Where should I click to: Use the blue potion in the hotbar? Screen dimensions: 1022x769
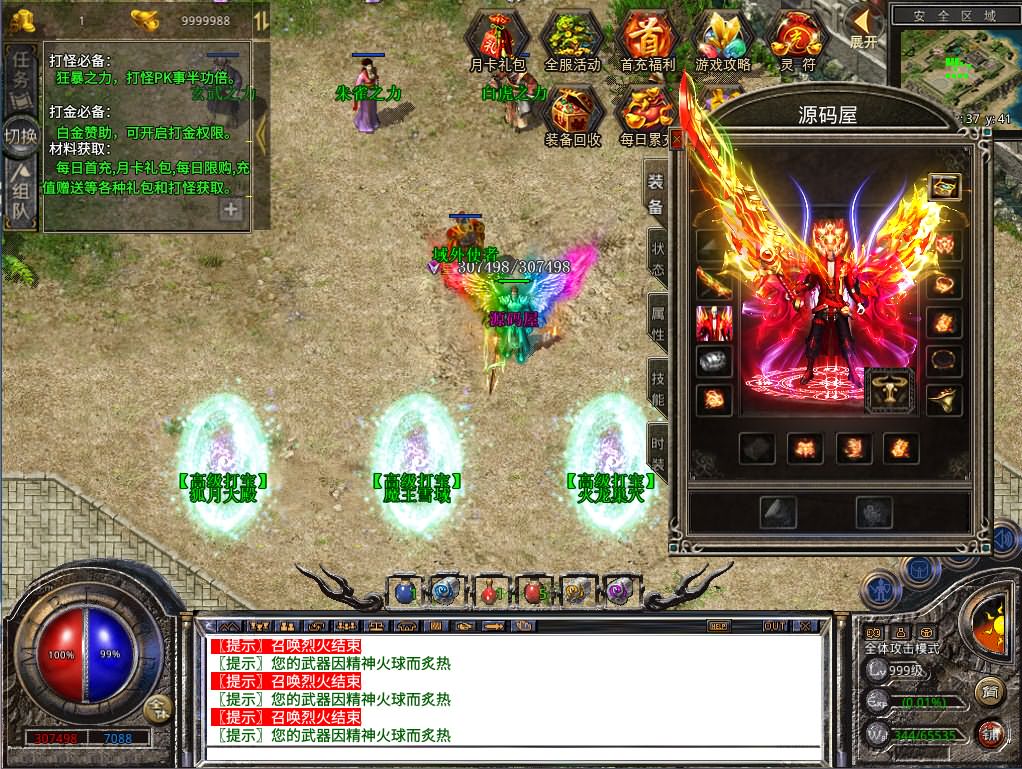[405, 591]
